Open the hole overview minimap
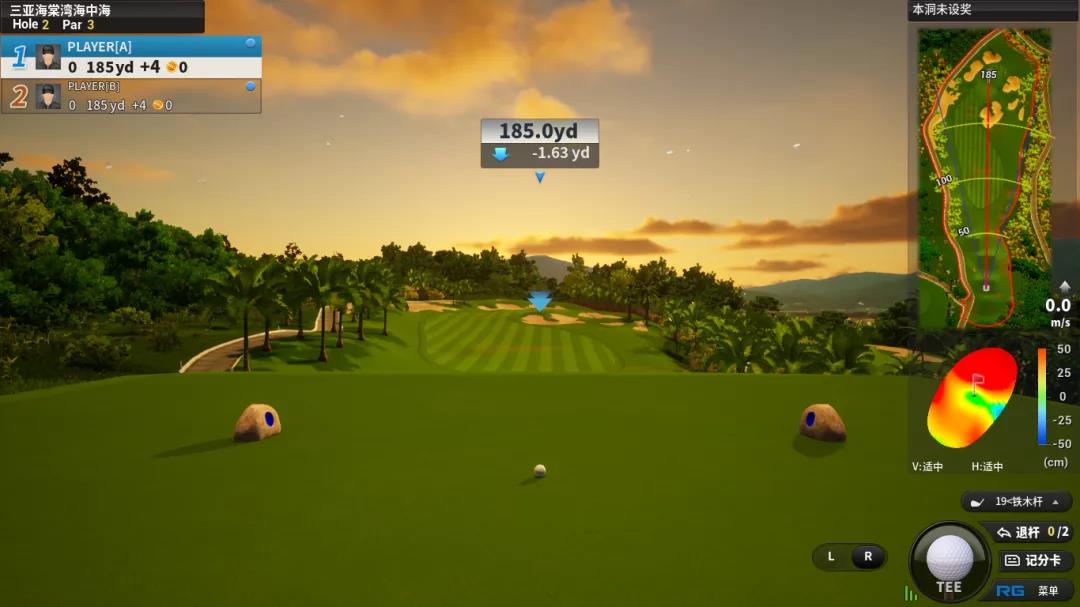Screen dimensions: 1080x607 pos(985,178)
